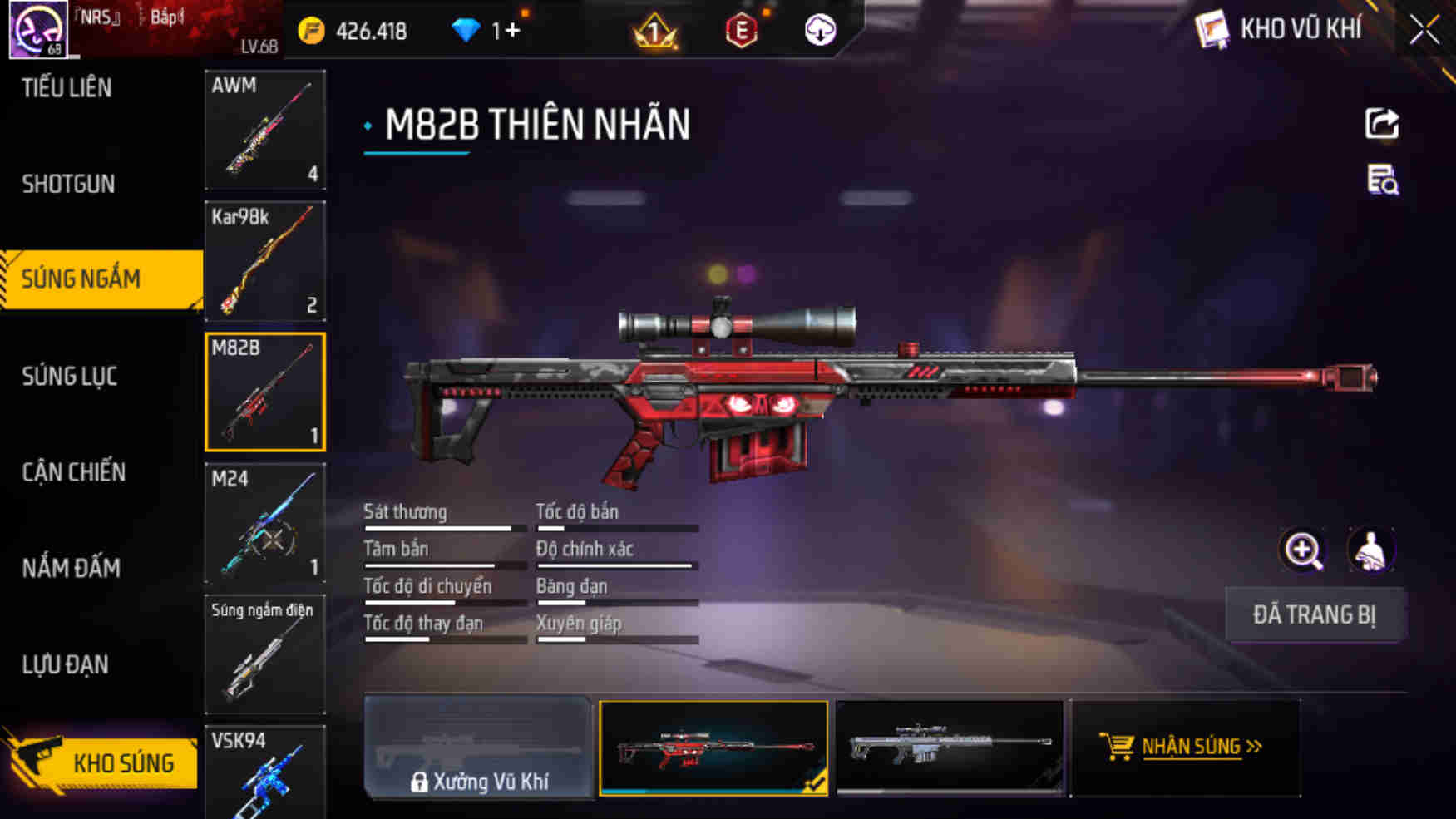Viewport: 1456px width, 819px height.
Task: Click the KHO VŨ KHÍ book icon
Action: [1212, 28]
